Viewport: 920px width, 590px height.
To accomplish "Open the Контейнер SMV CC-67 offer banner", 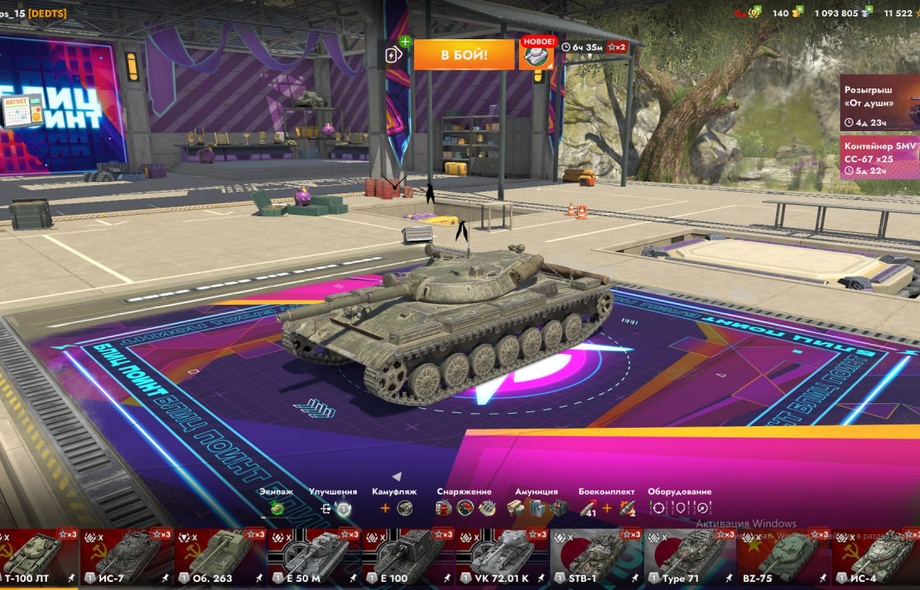I will pyautogui.click(x=879, y=156).
